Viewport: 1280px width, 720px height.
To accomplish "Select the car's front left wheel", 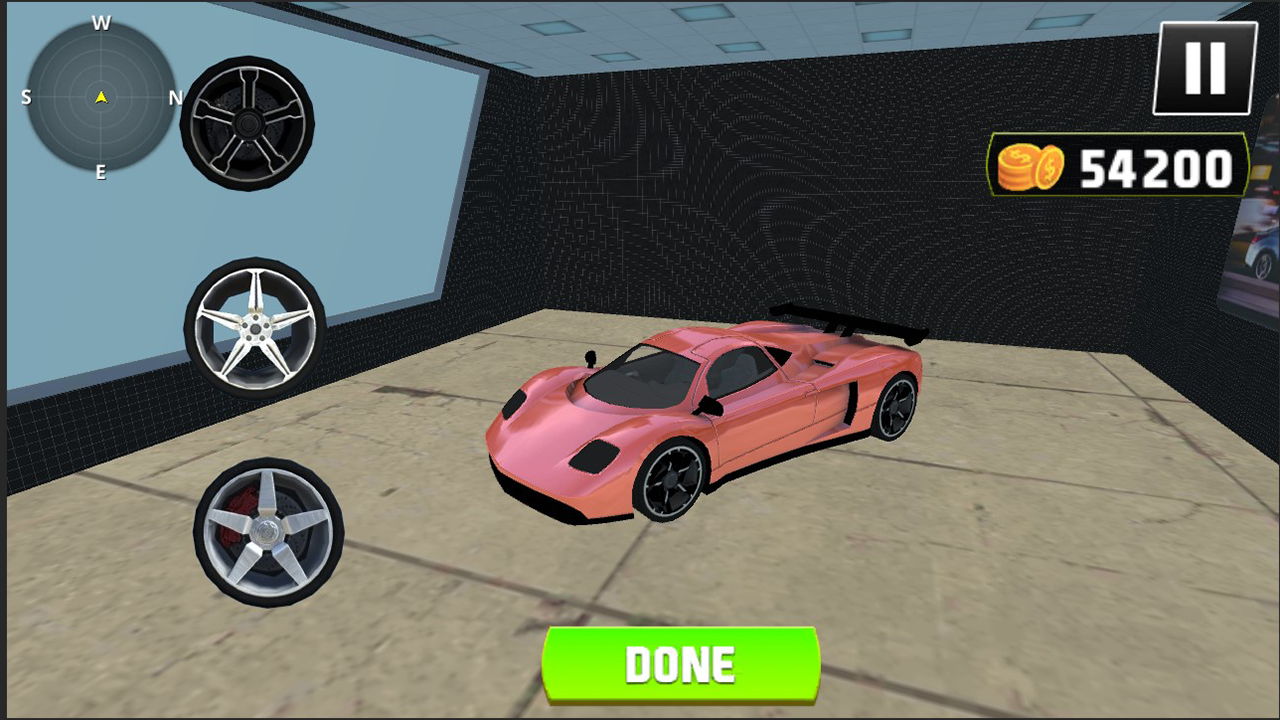I will (x=668, y=480).
